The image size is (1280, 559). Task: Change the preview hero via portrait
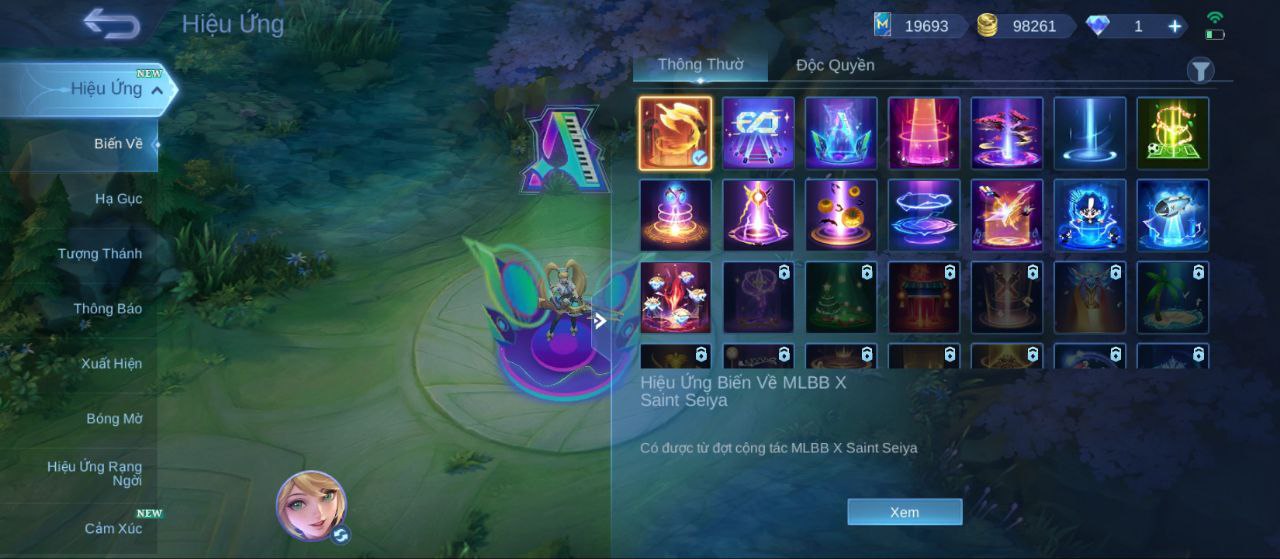click(x=311, y=504)
